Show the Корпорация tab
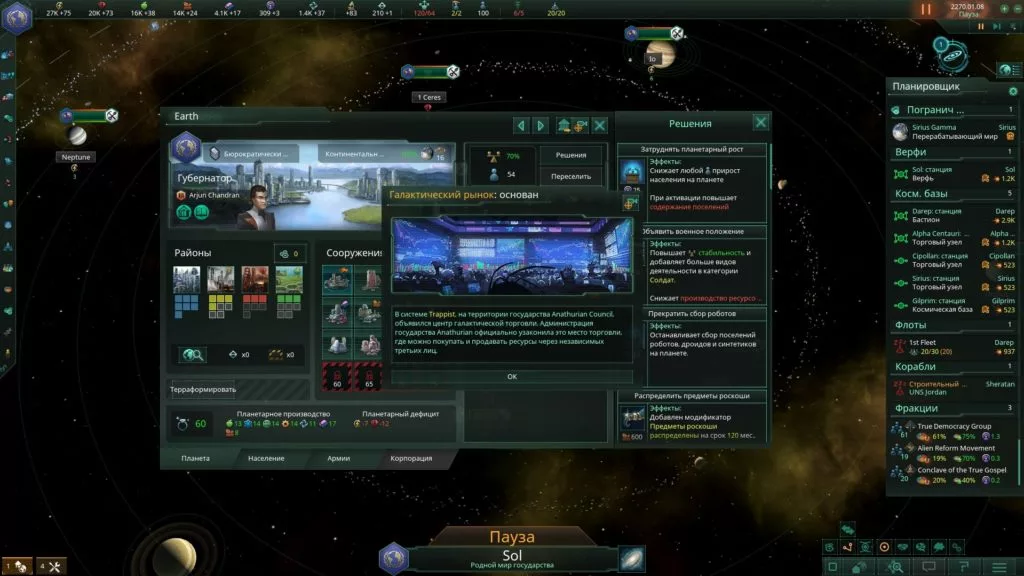 (x=411, y=458)
